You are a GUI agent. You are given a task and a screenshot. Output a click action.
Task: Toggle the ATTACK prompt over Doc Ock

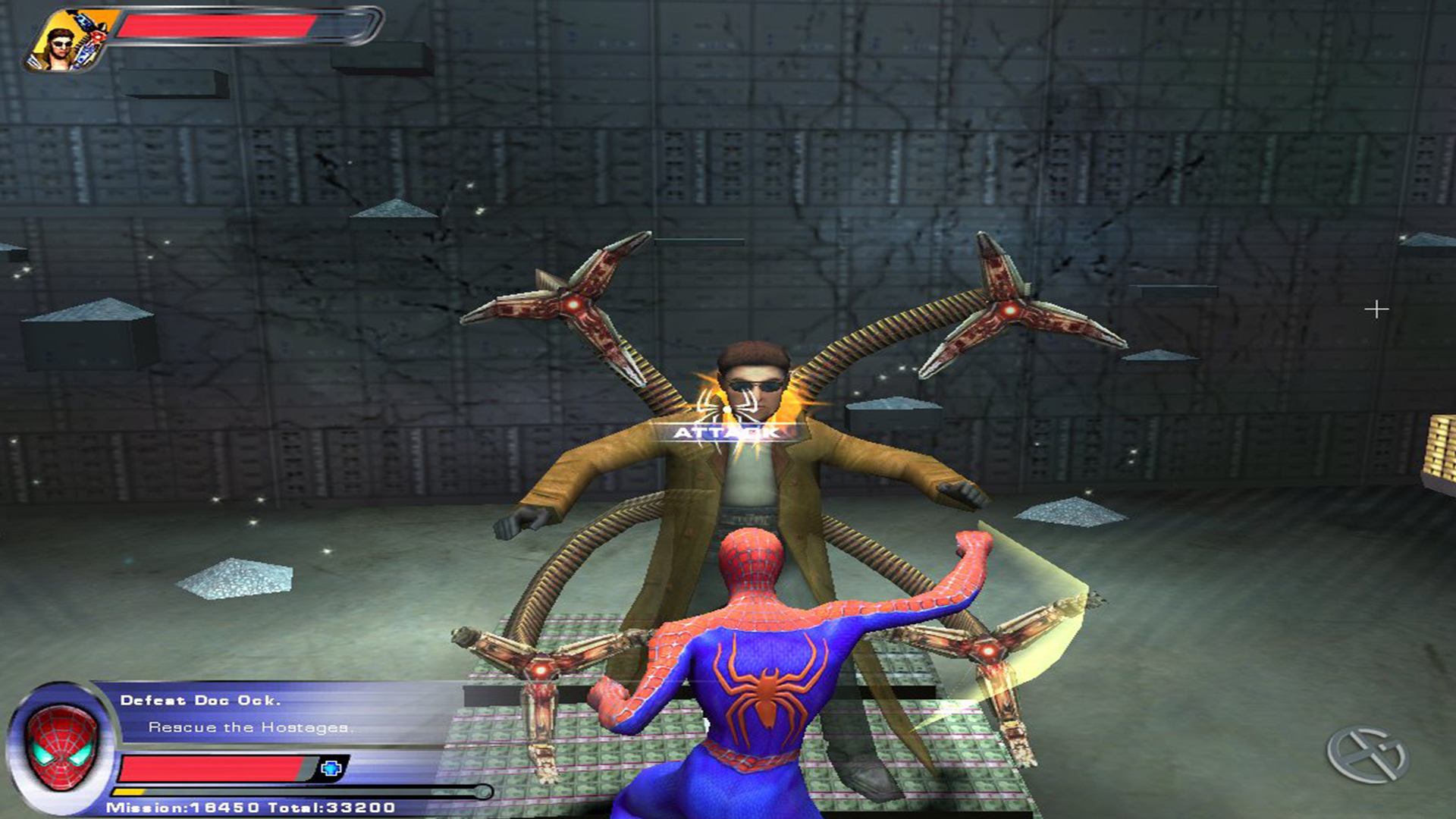(726, 435)
